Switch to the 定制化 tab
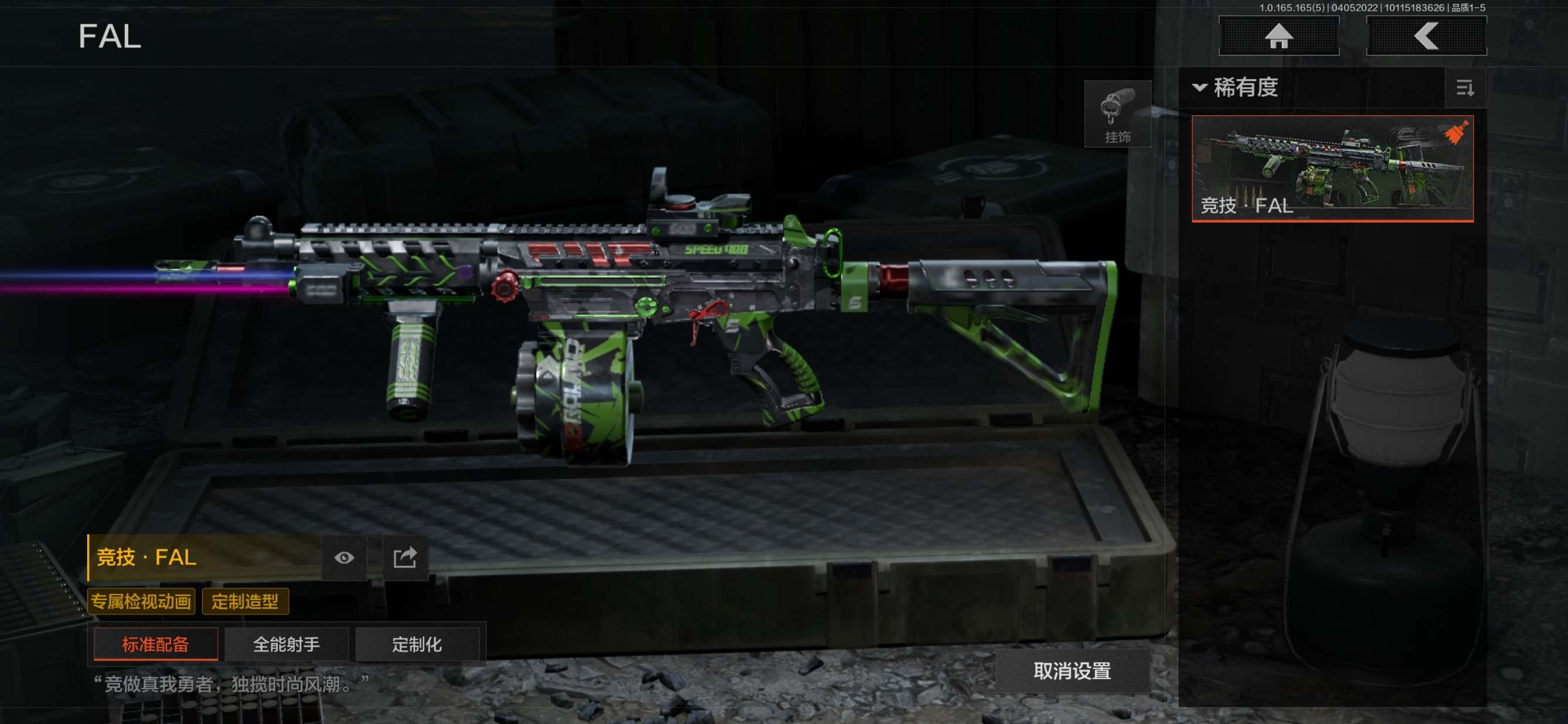Screen dimensions: 1568x724 (x=417, y=644)
